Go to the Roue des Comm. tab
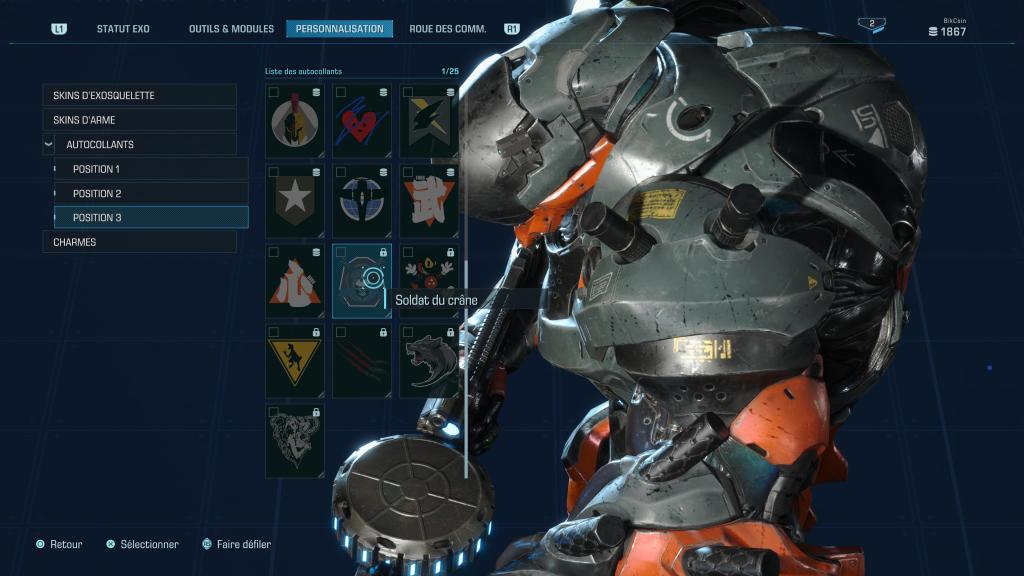 pyautogui.click(x=448, y=29)
